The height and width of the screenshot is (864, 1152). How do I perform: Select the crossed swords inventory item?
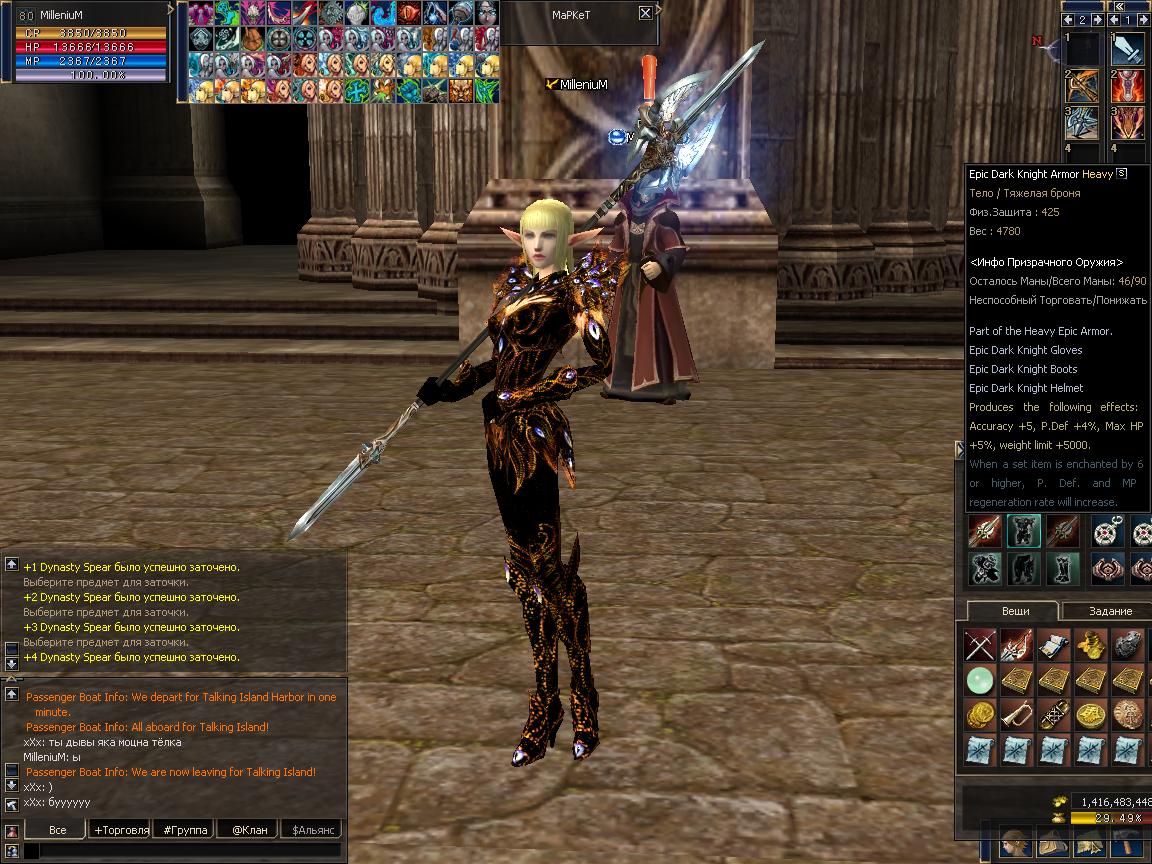point(980,645)
